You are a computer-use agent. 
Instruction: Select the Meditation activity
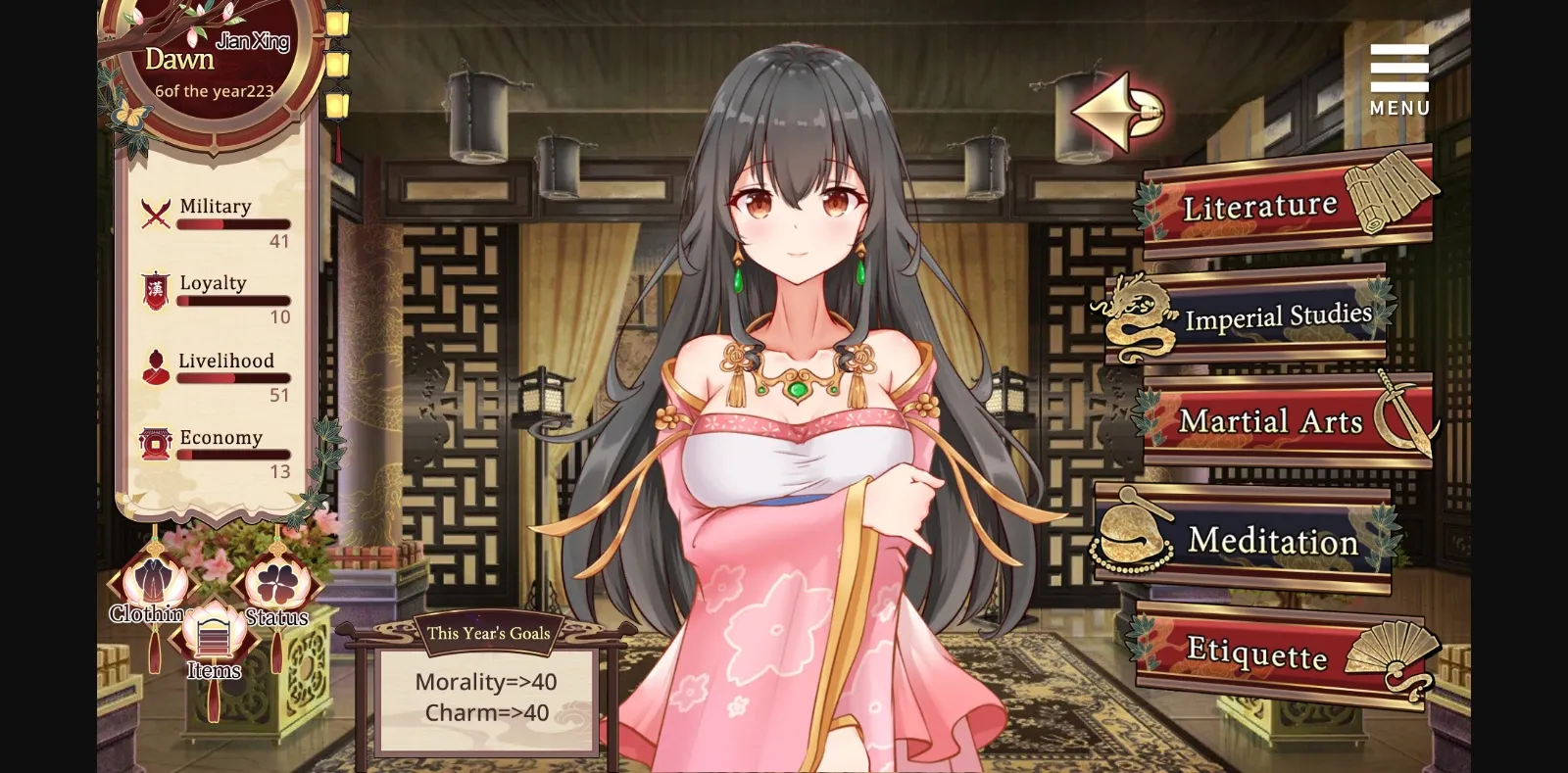point(1271,542)
